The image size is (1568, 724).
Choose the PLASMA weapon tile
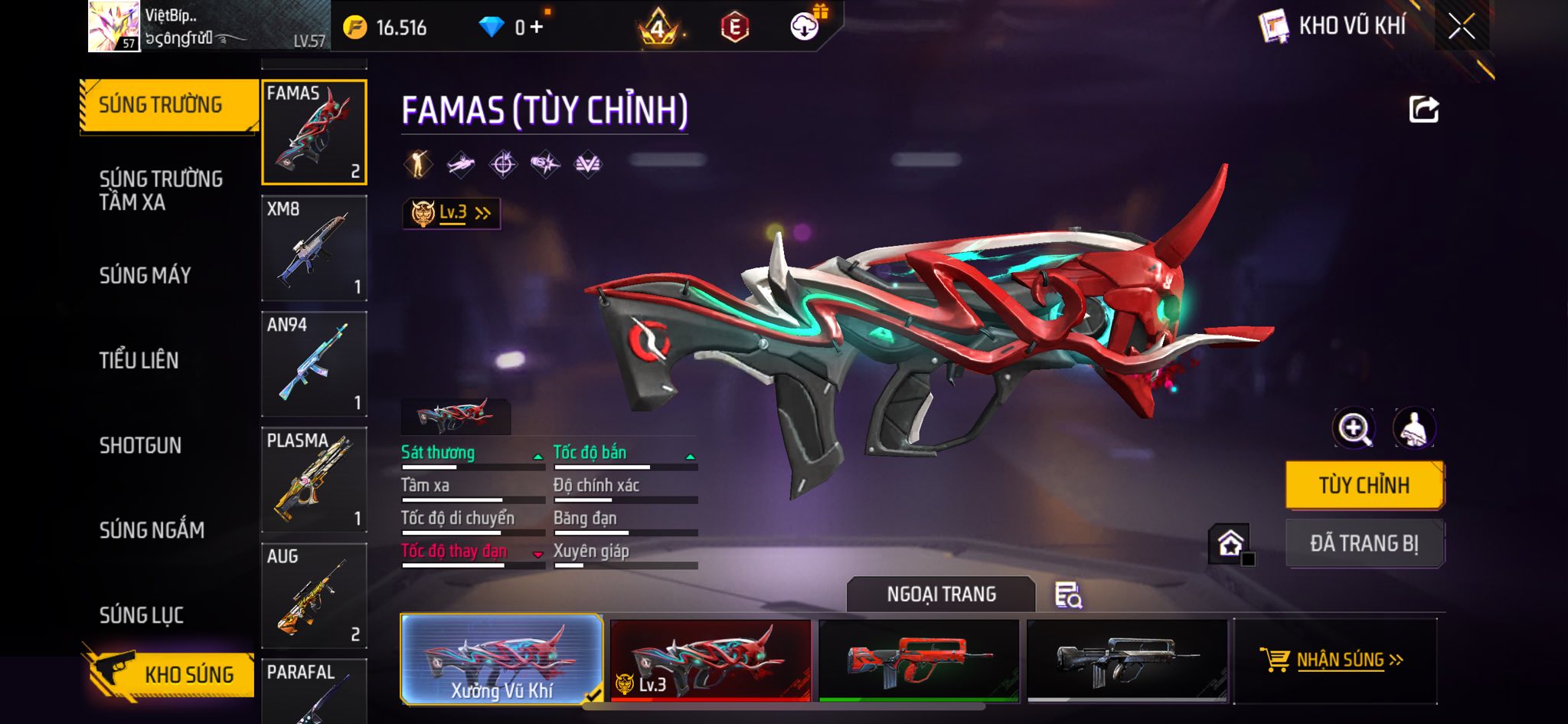point(314,480)
